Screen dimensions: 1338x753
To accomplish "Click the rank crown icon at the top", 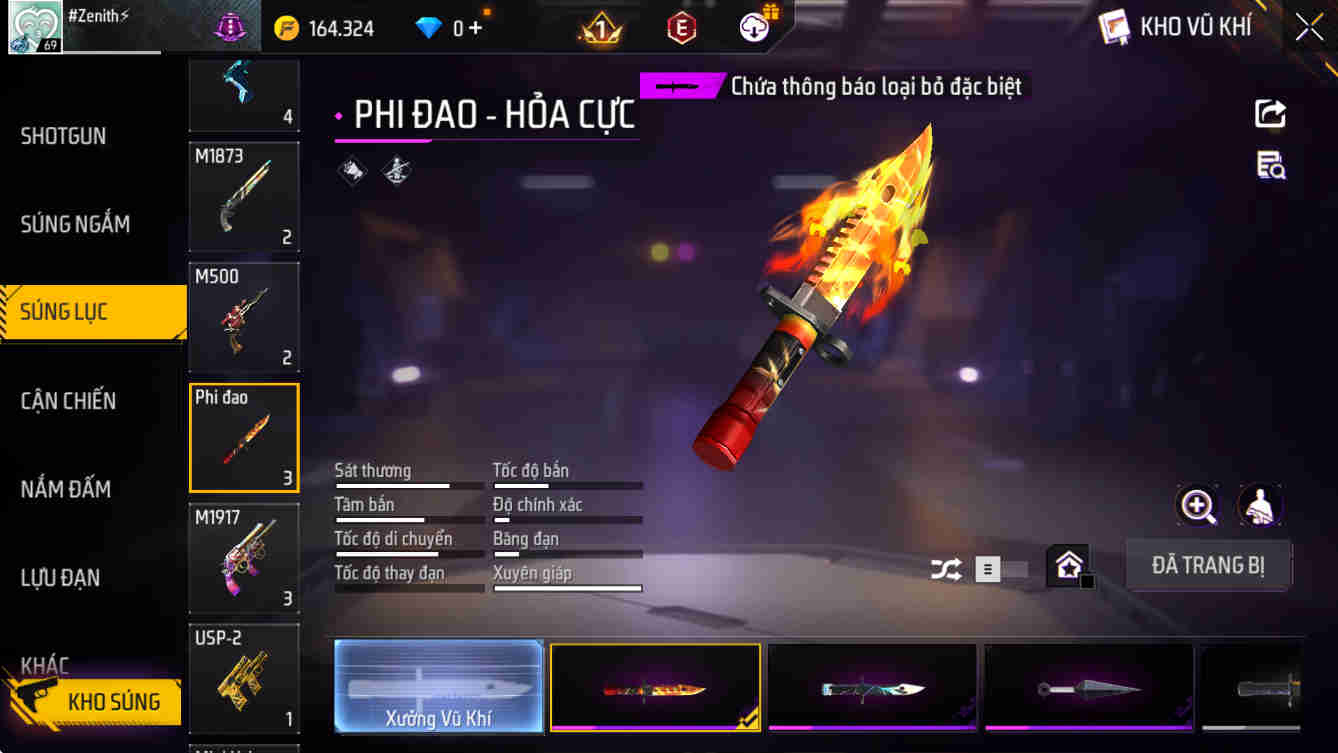I will click(601, 27).
